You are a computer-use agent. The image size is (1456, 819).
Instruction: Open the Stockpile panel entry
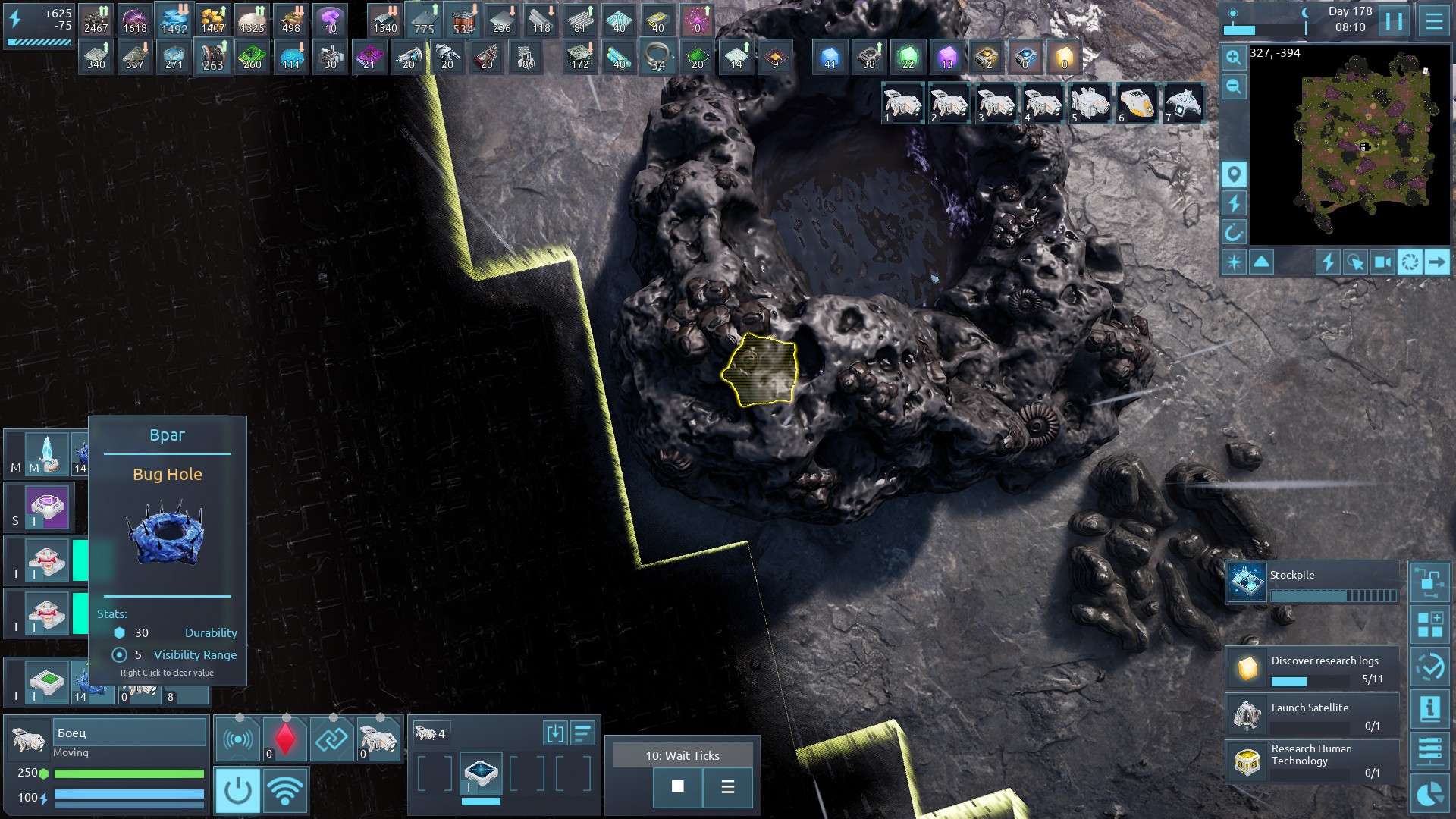(x=1312, y=582)
